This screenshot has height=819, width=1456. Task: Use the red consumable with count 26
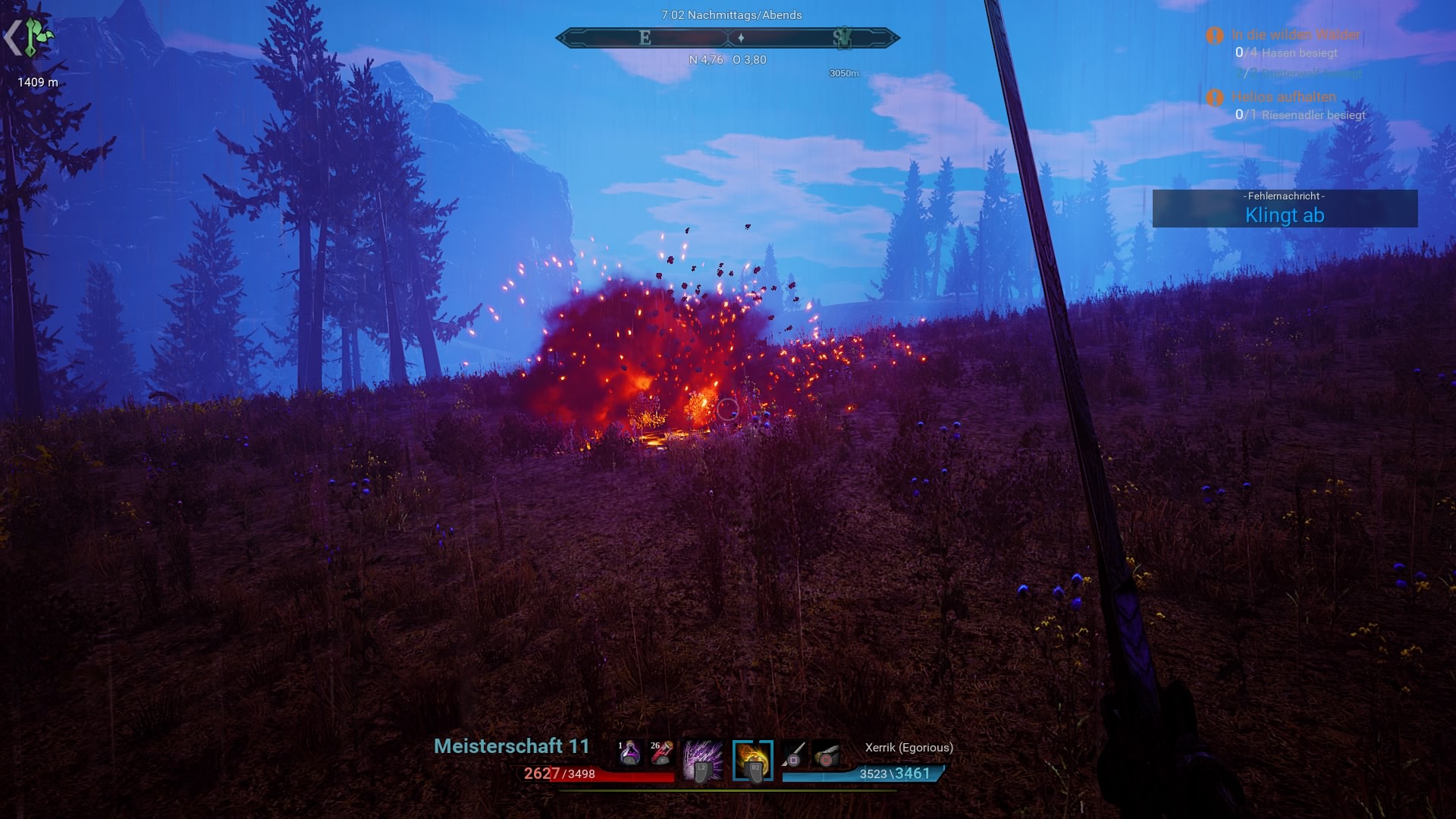pyautogui.click(x=661, y=753)
